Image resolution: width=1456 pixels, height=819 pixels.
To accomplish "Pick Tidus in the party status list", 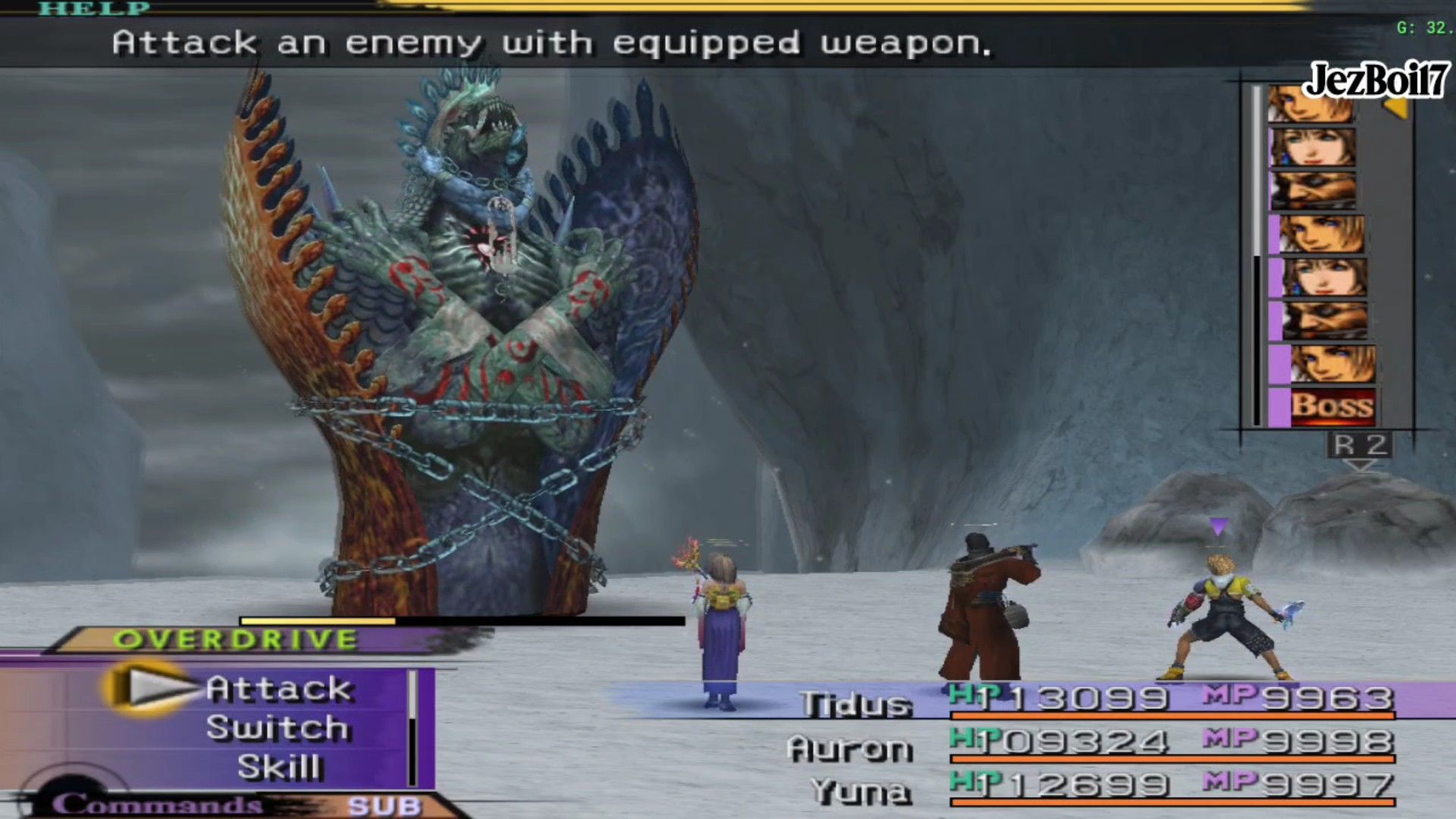I will [x=856, y=704].
